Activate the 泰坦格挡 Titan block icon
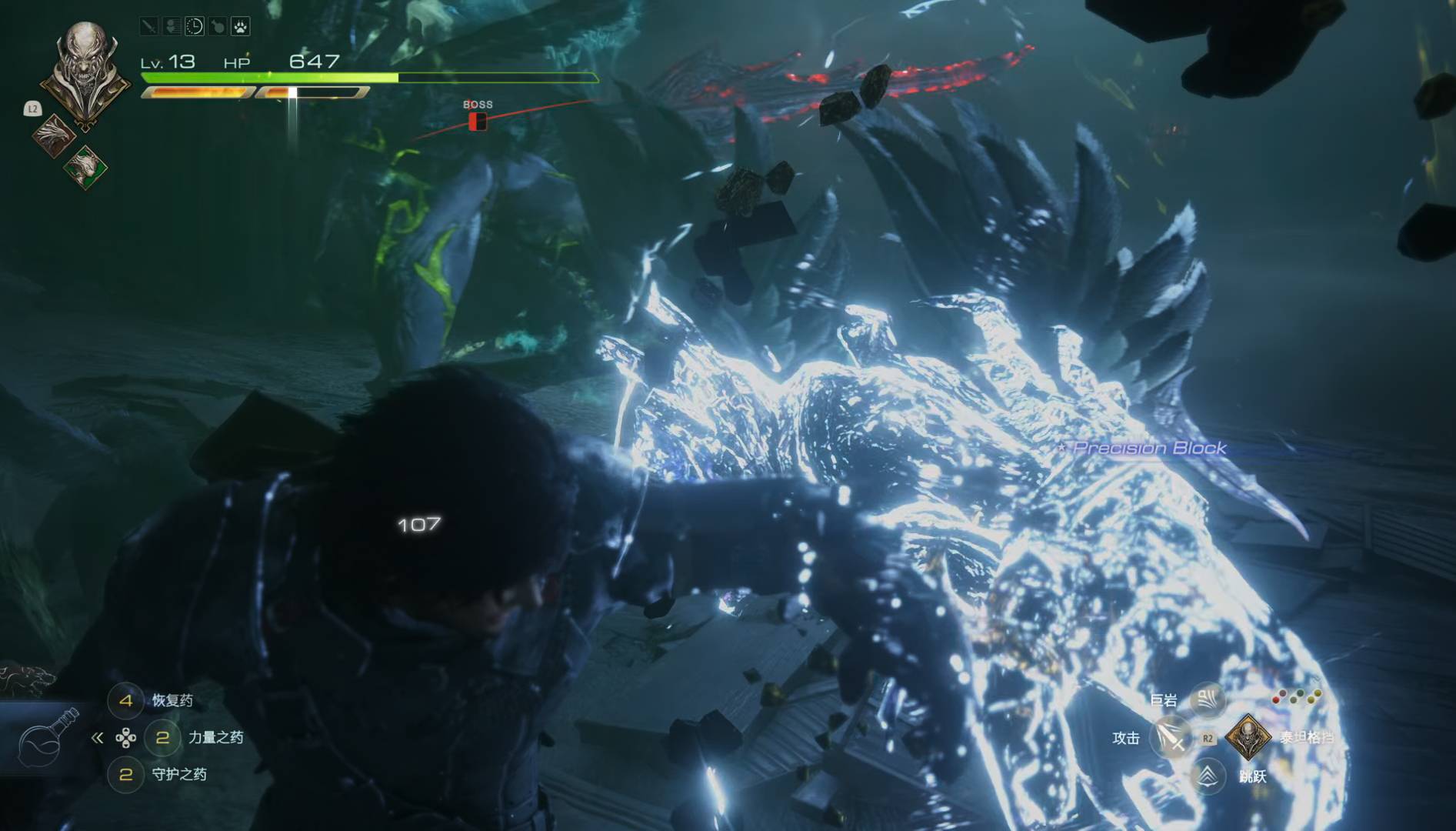The height and width of the screenshot is (831, 1456). (x=1248, y=736)
